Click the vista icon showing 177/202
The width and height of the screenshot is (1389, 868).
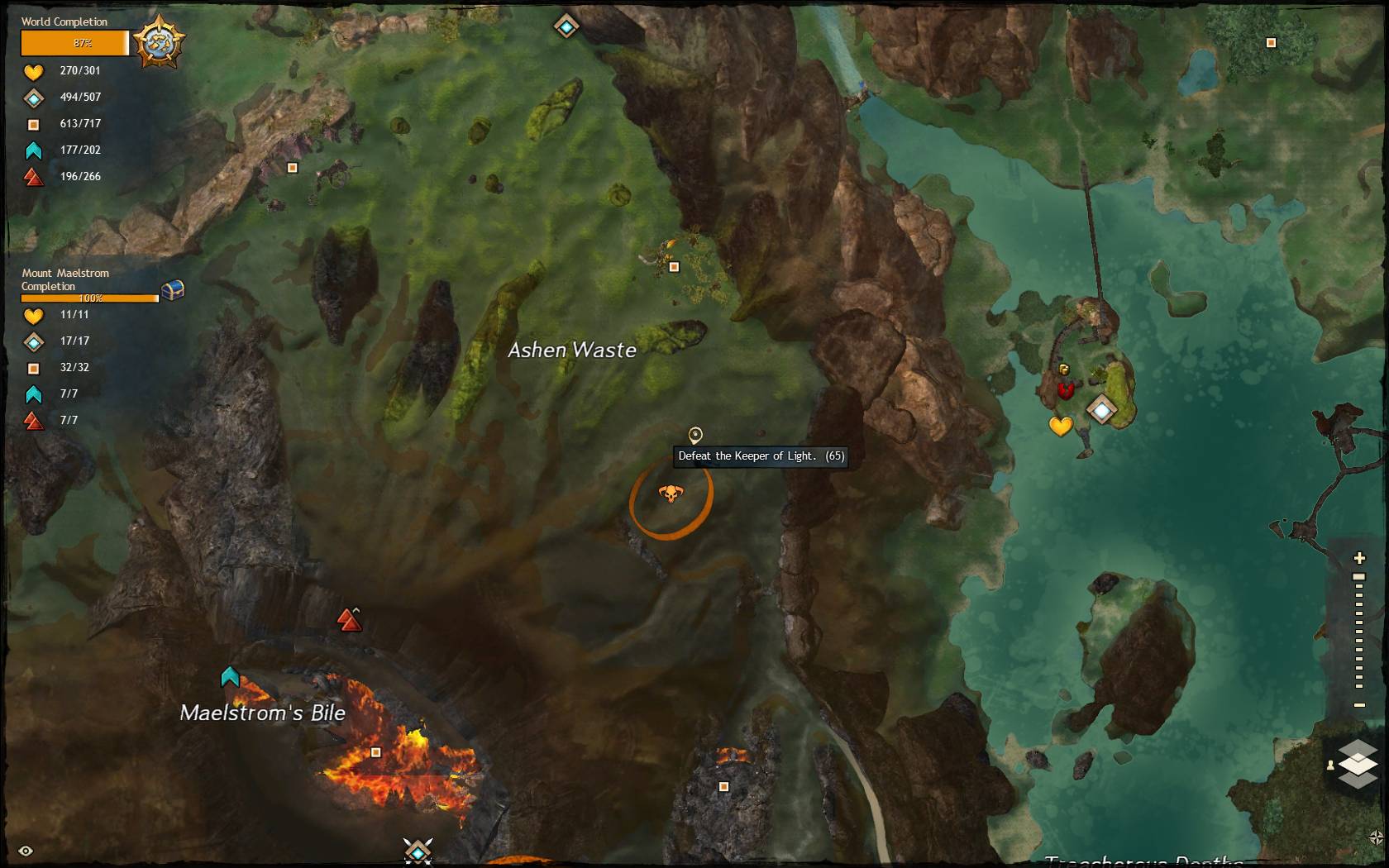pos(33,150)
